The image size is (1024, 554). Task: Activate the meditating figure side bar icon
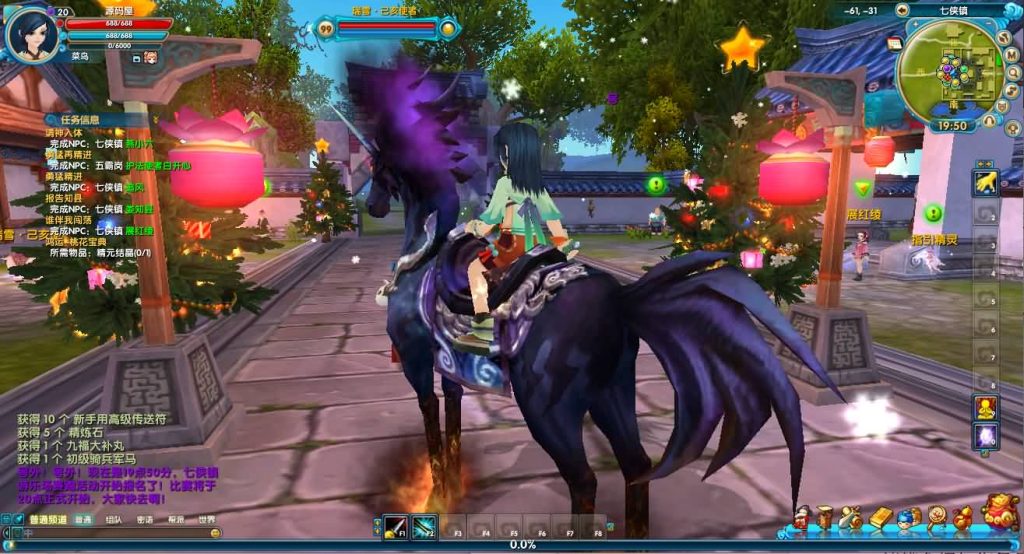click(986, 407)
